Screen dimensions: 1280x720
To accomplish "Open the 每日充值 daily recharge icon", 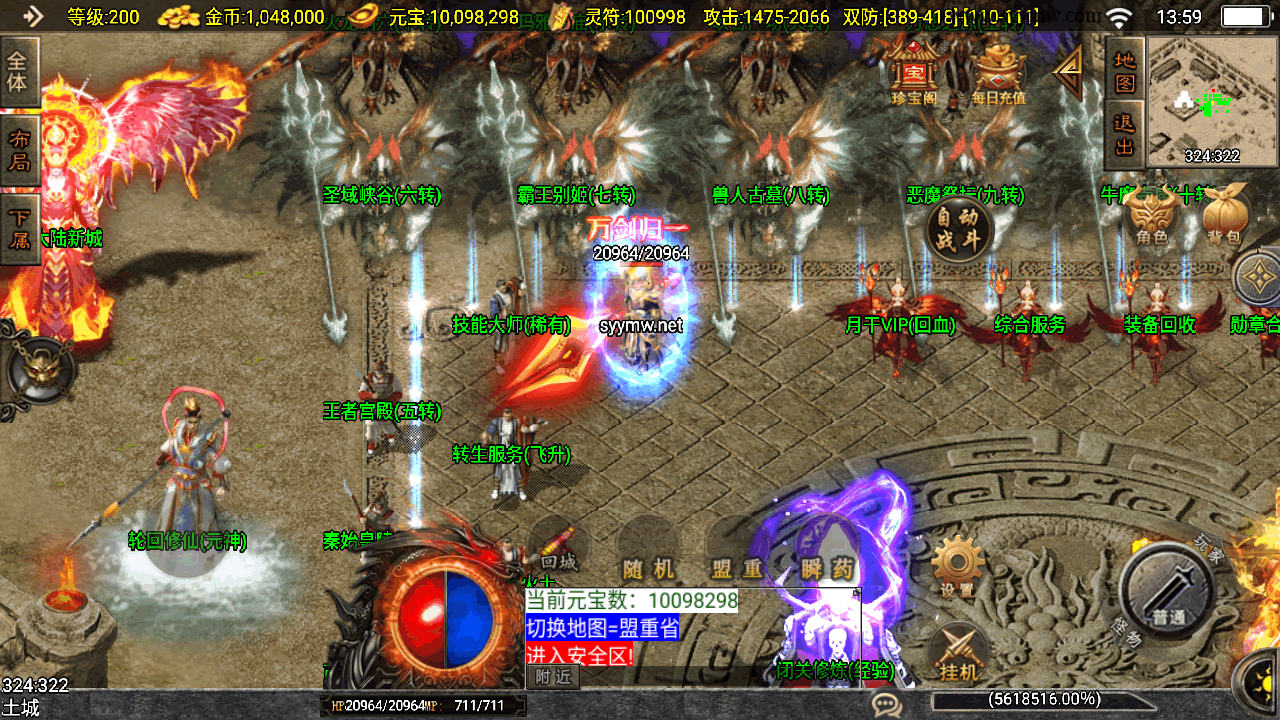I will pyautogui.click(x=998, y=73).
